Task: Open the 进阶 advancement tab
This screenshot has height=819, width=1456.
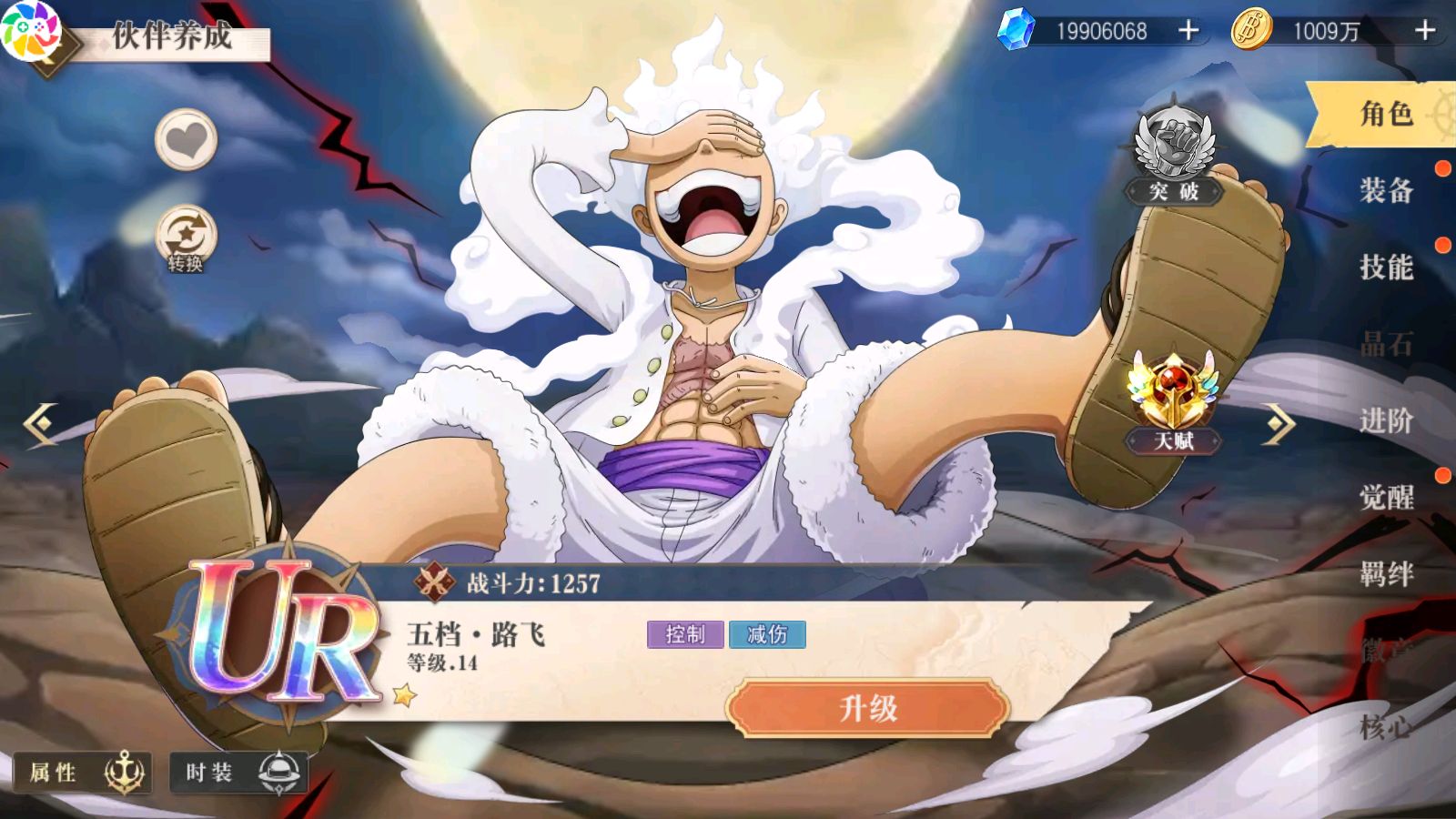Action: [1385, 420]
